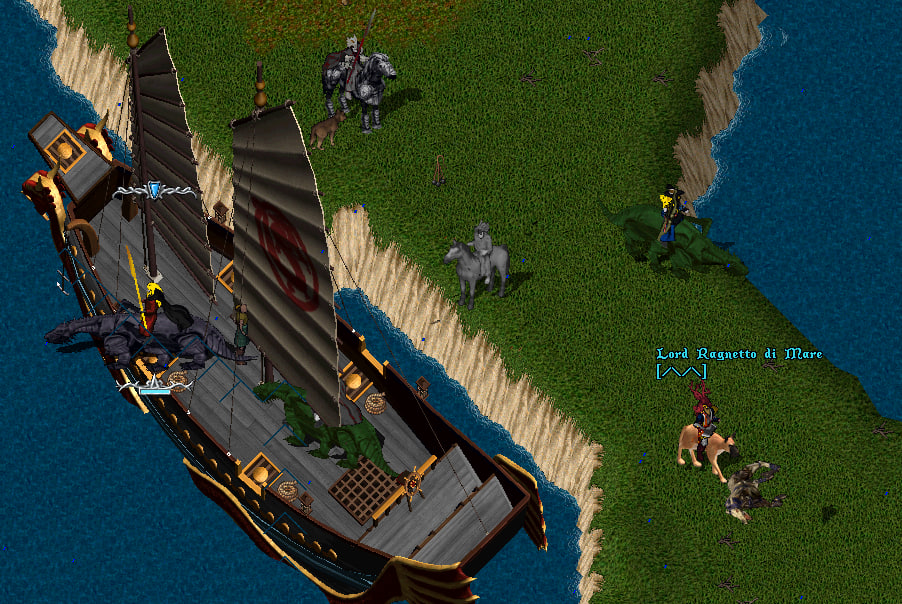Select the targeted rider on the dark dragon
This screenshot has height=604, width=902.
pyautogui.click(x=152, y=311)
